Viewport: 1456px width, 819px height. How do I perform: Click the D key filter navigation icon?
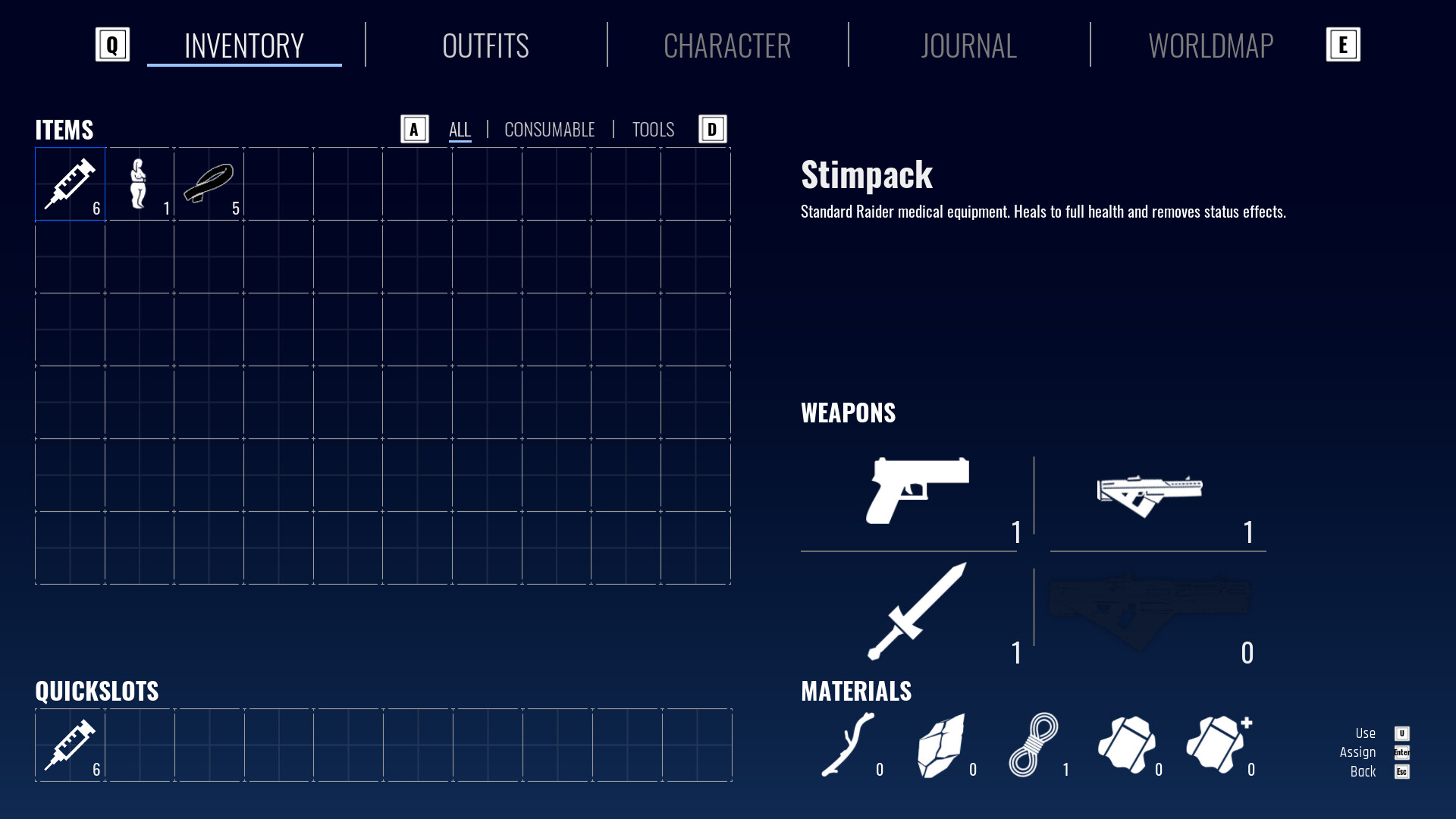(x=711, y=129)
